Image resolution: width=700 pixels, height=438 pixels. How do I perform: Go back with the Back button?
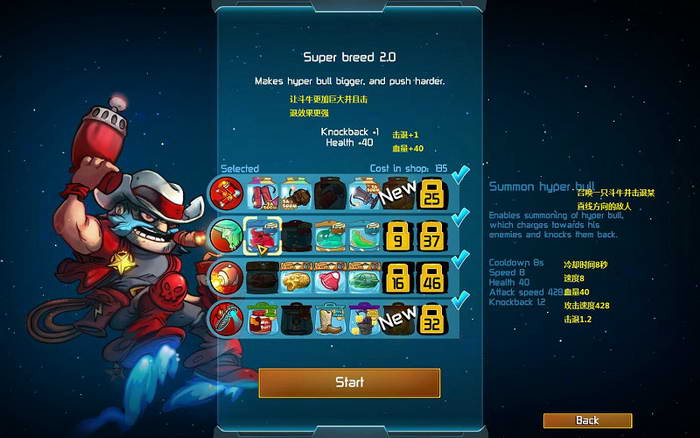[x=587, y=420]
